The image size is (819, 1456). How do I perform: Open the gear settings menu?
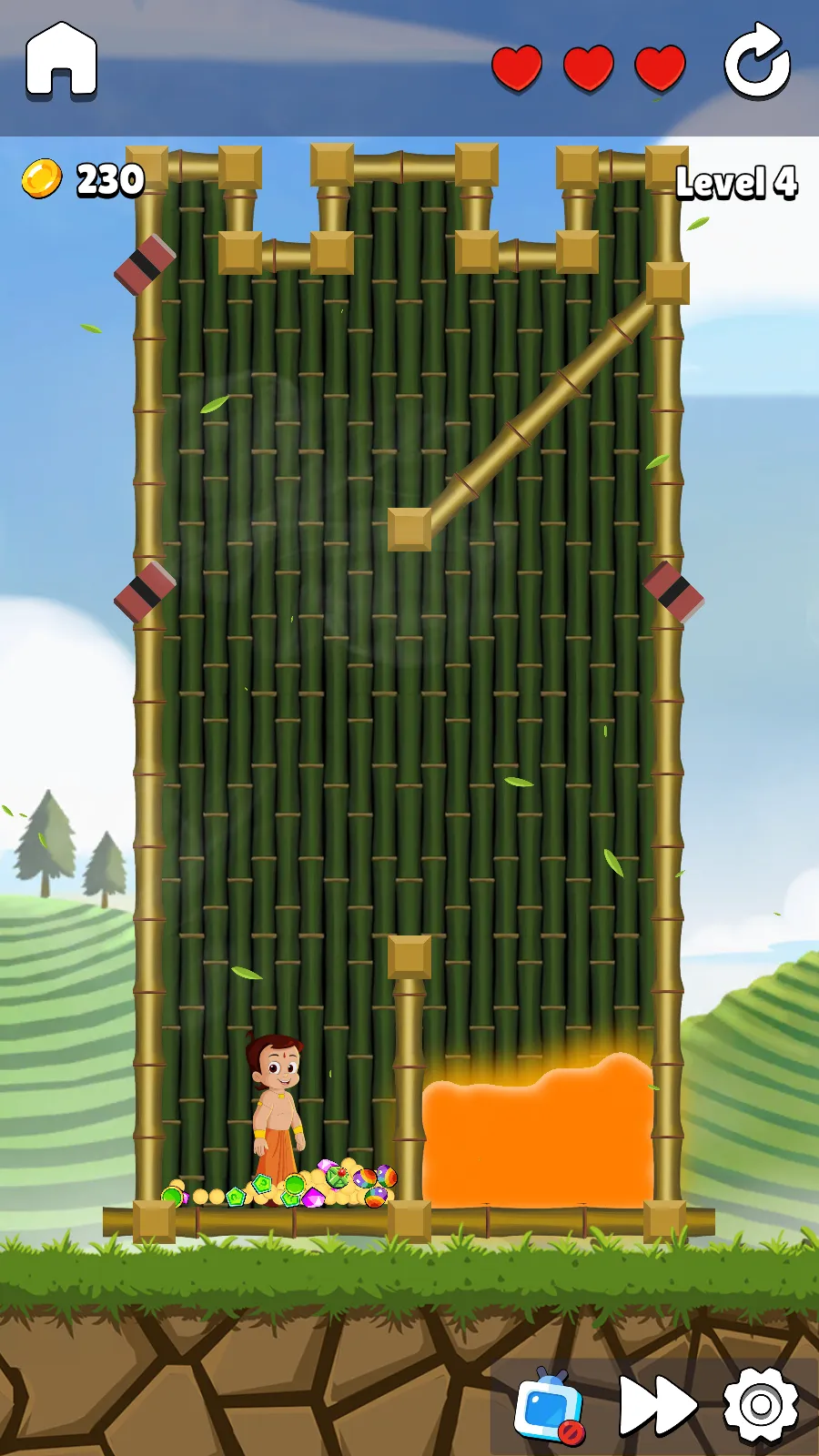(761, 1405)
